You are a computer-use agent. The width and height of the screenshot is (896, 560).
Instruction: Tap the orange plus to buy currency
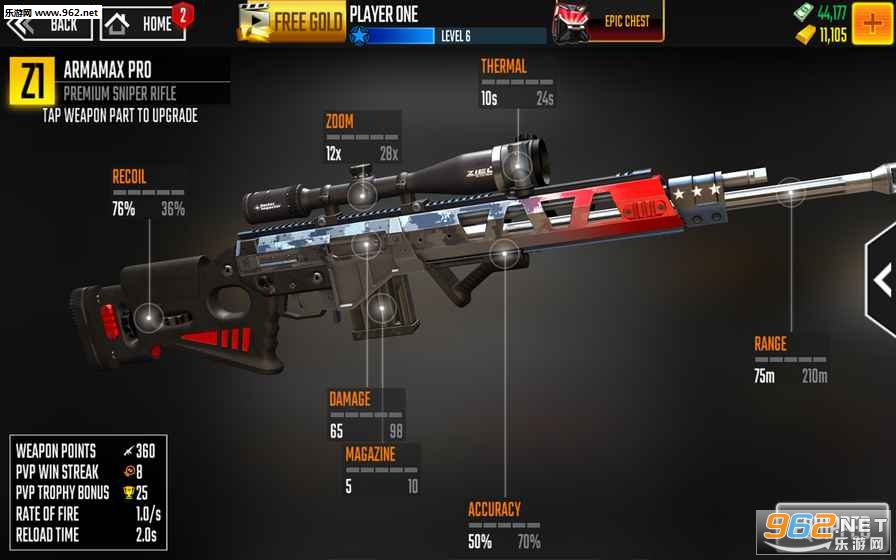(x=873, y=22)
